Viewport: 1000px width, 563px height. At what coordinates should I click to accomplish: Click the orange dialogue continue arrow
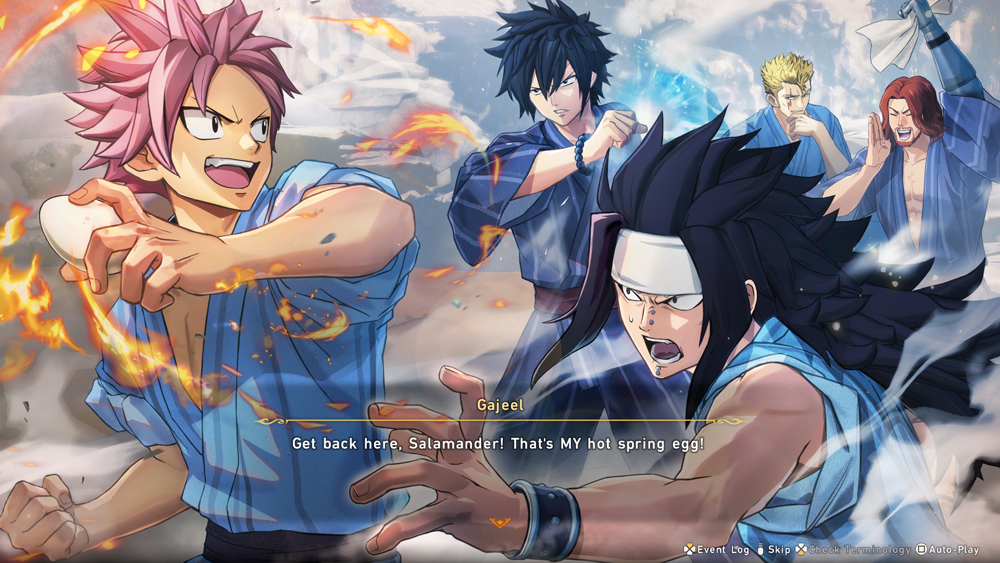click(x=498, y=522)
